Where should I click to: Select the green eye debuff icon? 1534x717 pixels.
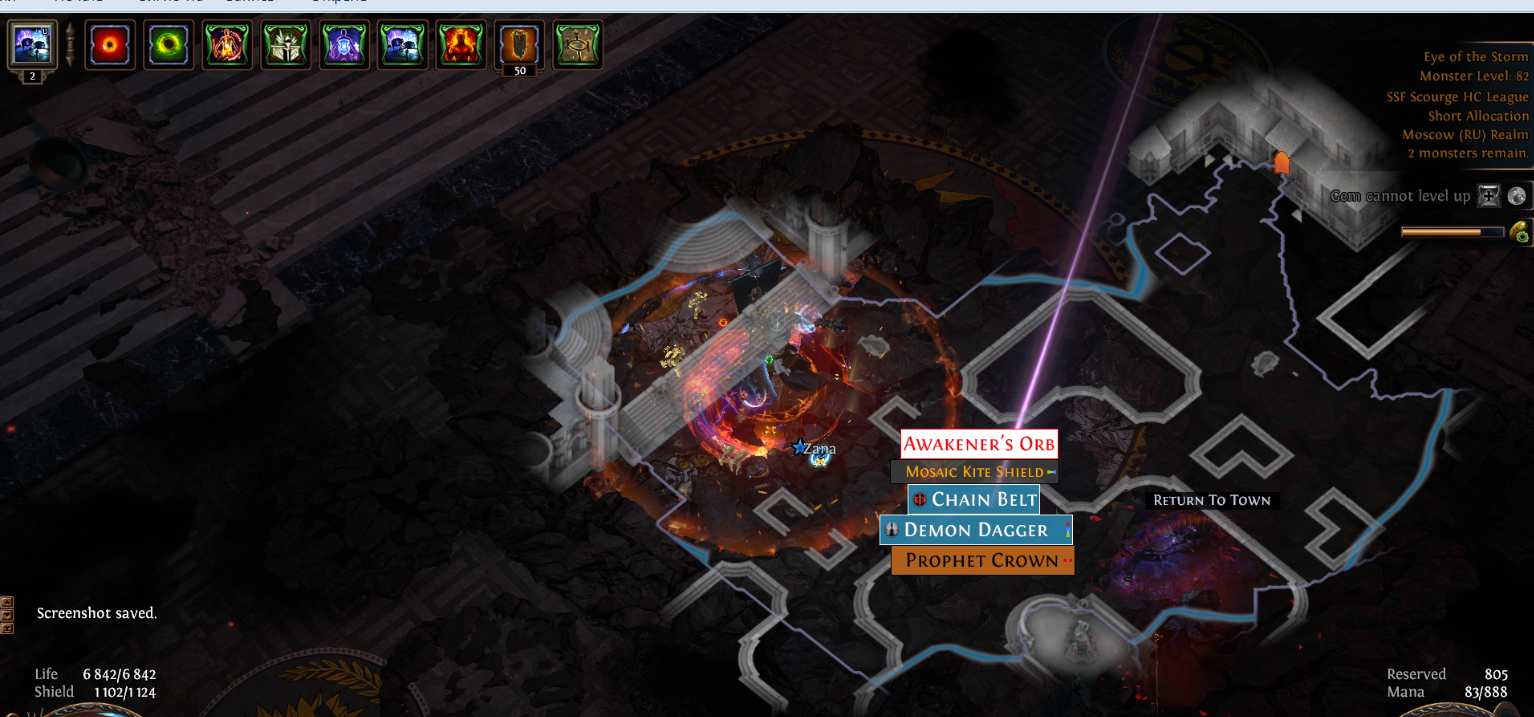point(168,45)
